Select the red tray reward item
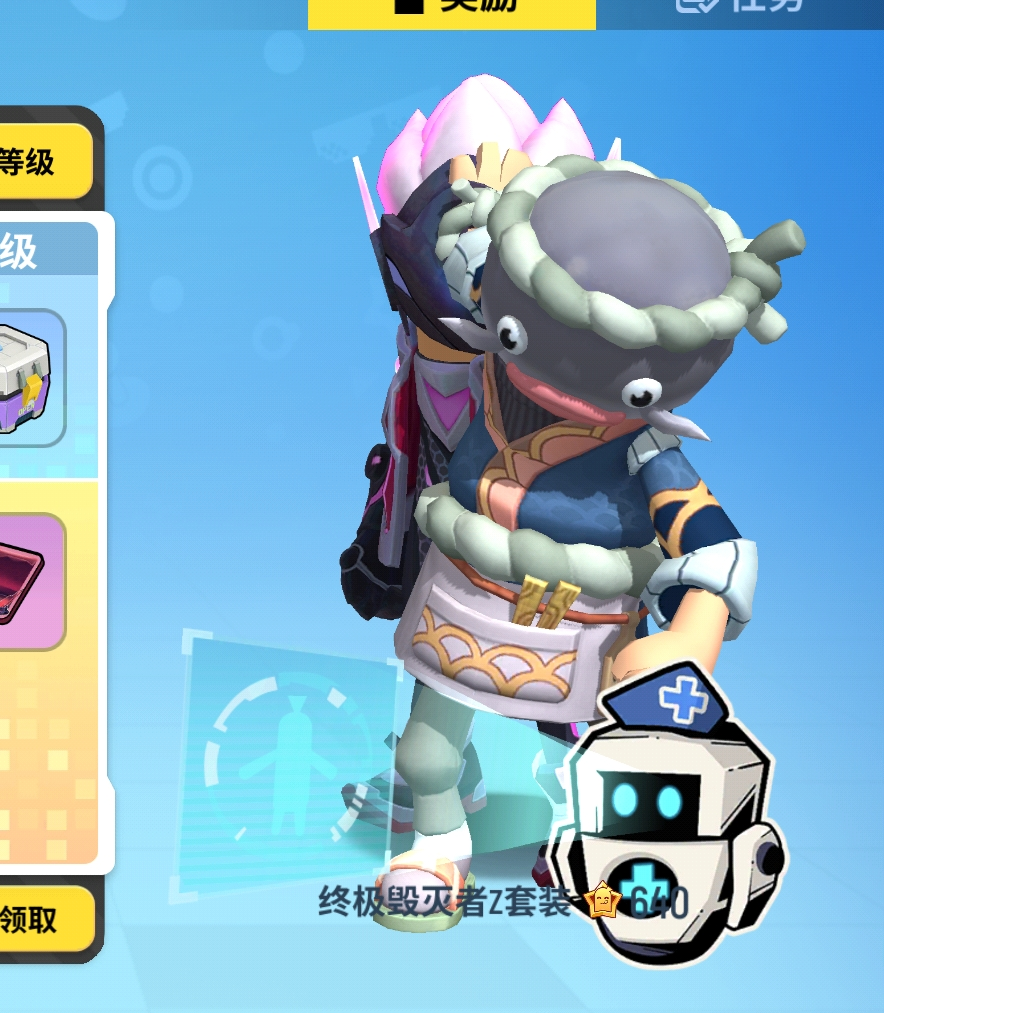Screen dimensions: 1013x1013 [30, 581]
